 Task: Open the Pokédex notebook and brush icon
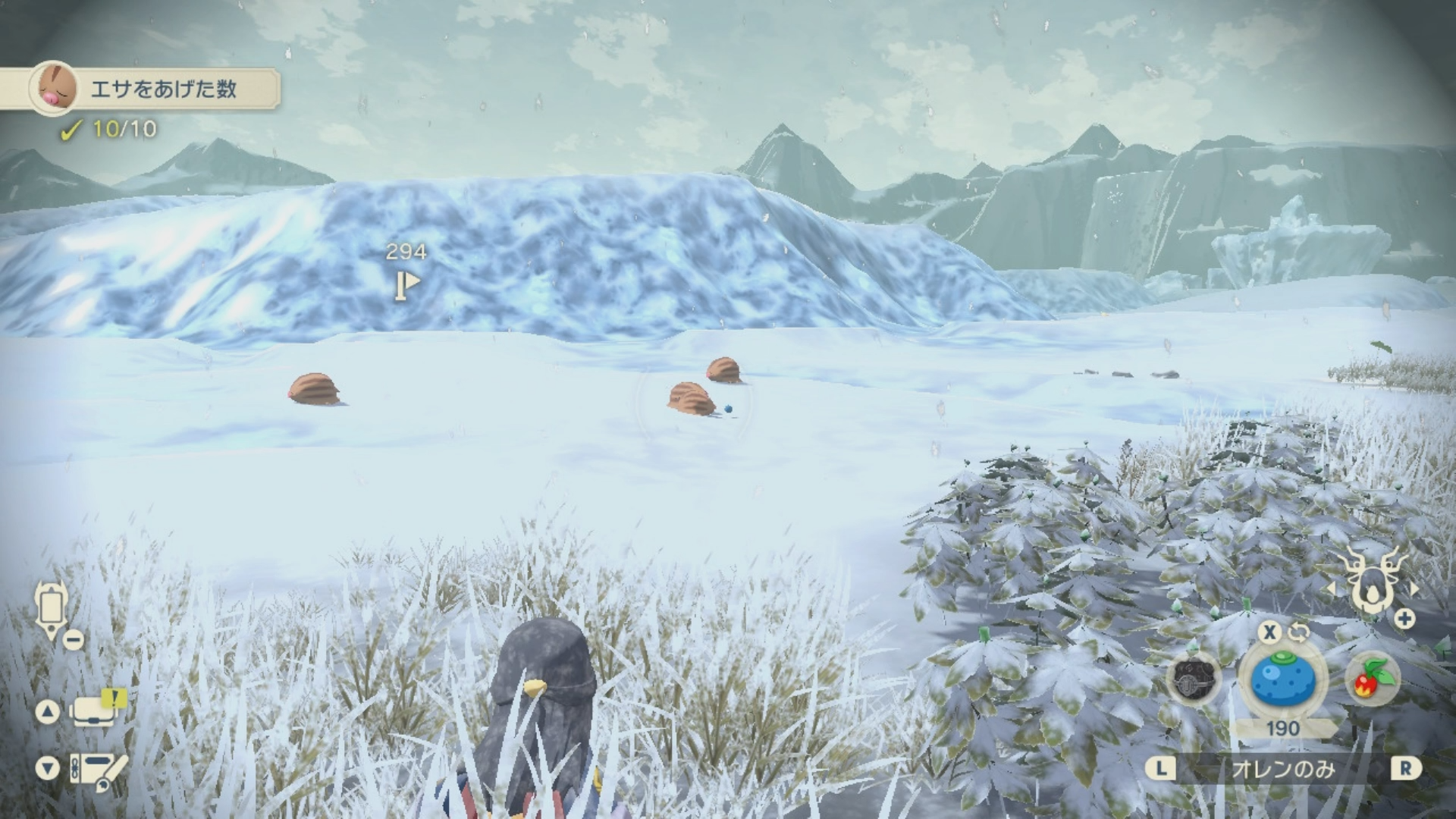(97, 770)
